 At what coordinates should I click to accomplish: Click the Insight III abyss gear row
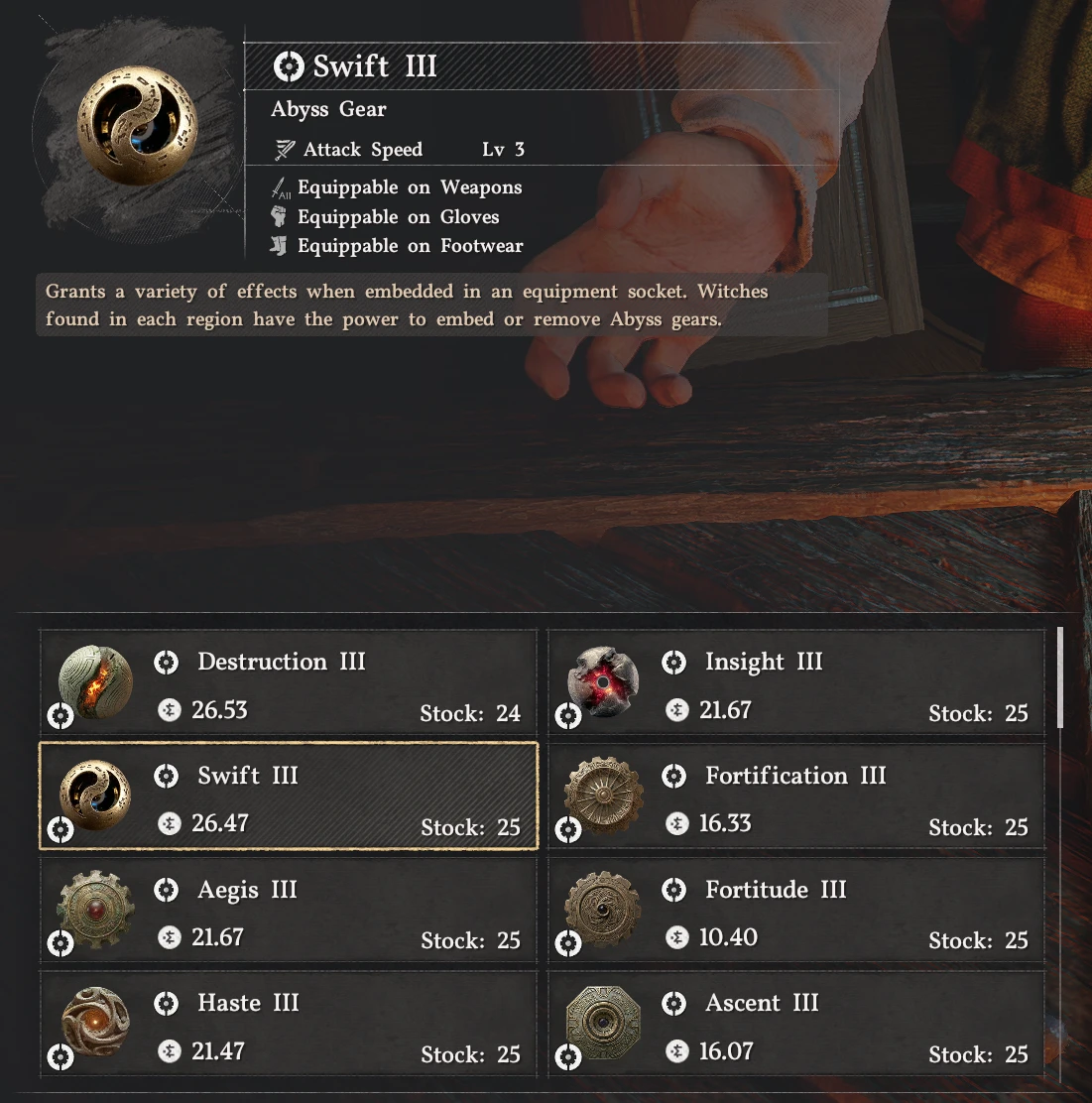tap(795, 684)
